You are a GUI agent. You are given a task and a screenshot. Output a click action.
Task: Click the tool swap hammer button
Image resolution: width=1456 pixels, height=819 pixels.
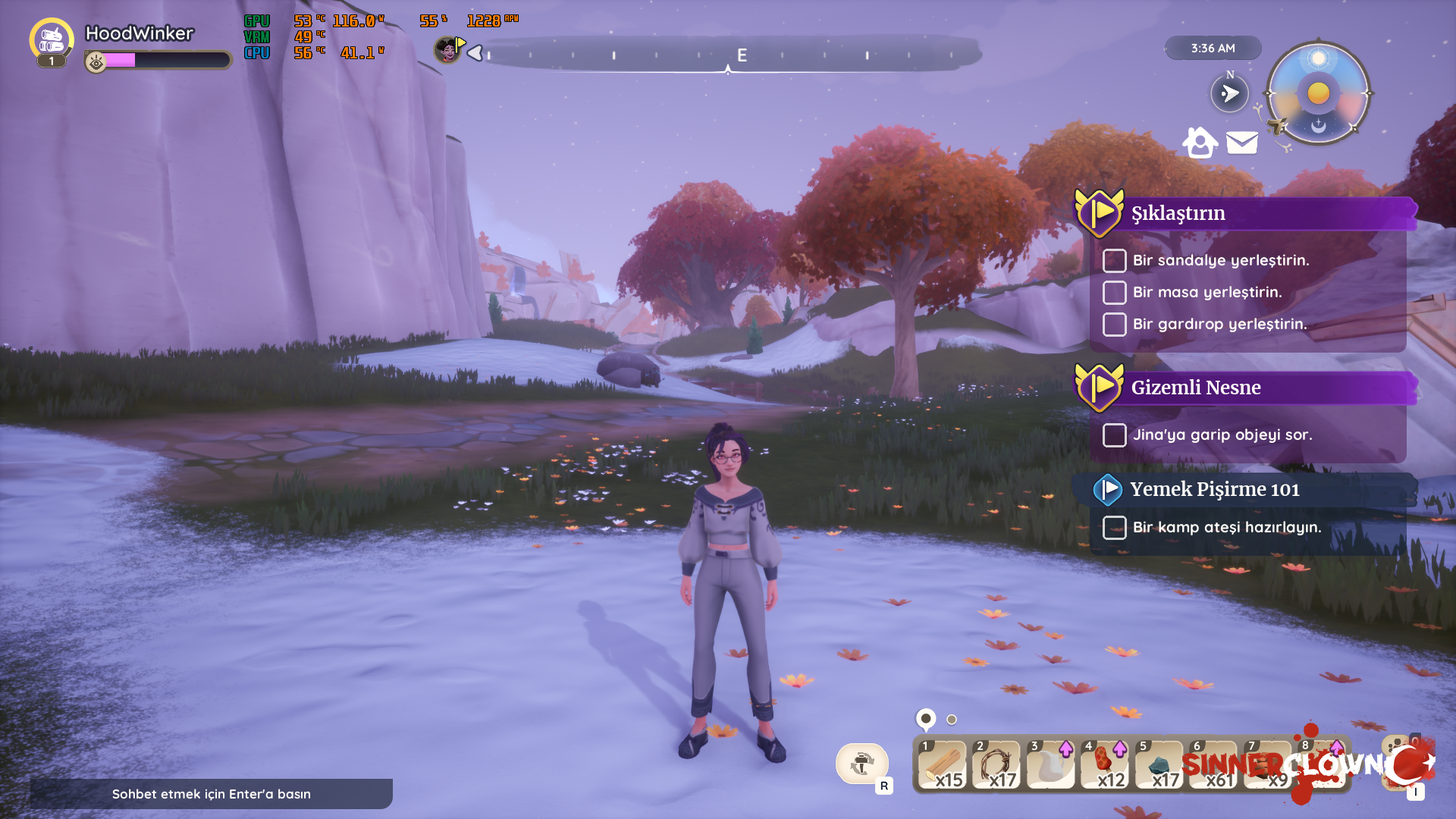862,764
